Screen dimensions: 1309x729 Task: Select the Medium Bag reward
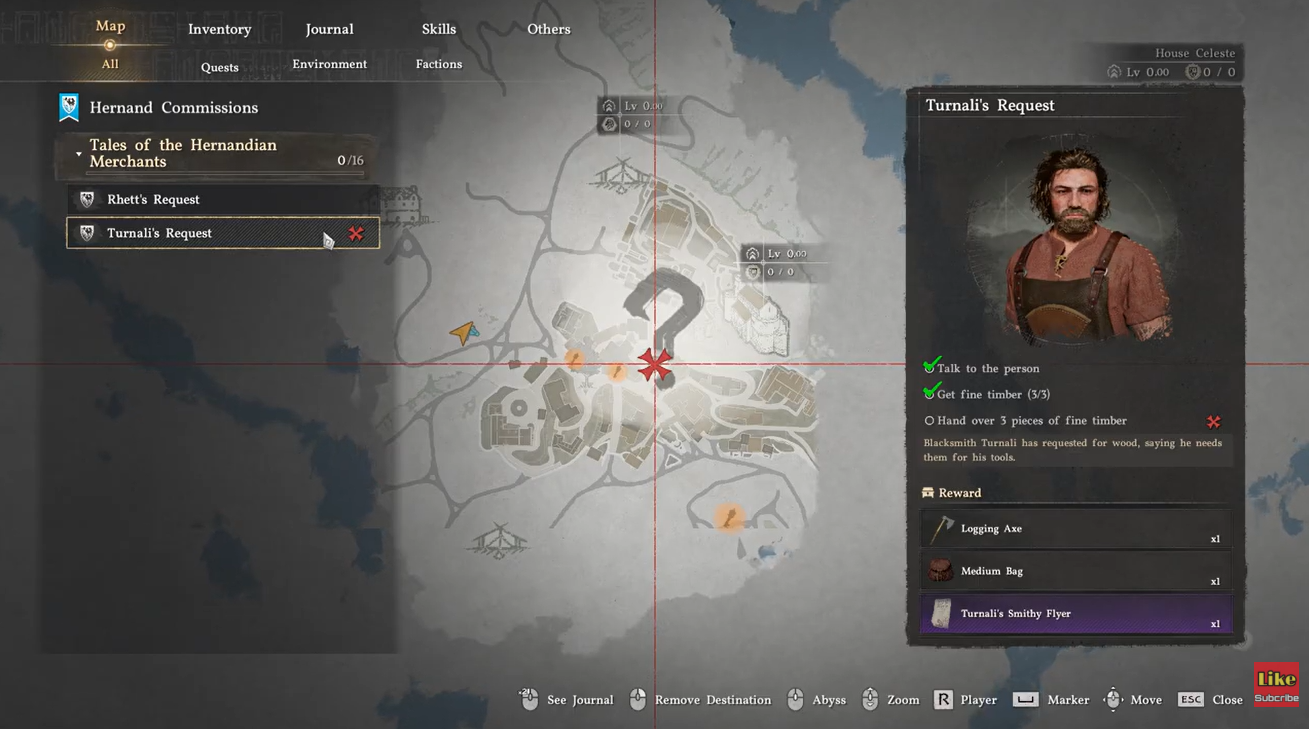pyautogui.click(x=1075, y=571)
